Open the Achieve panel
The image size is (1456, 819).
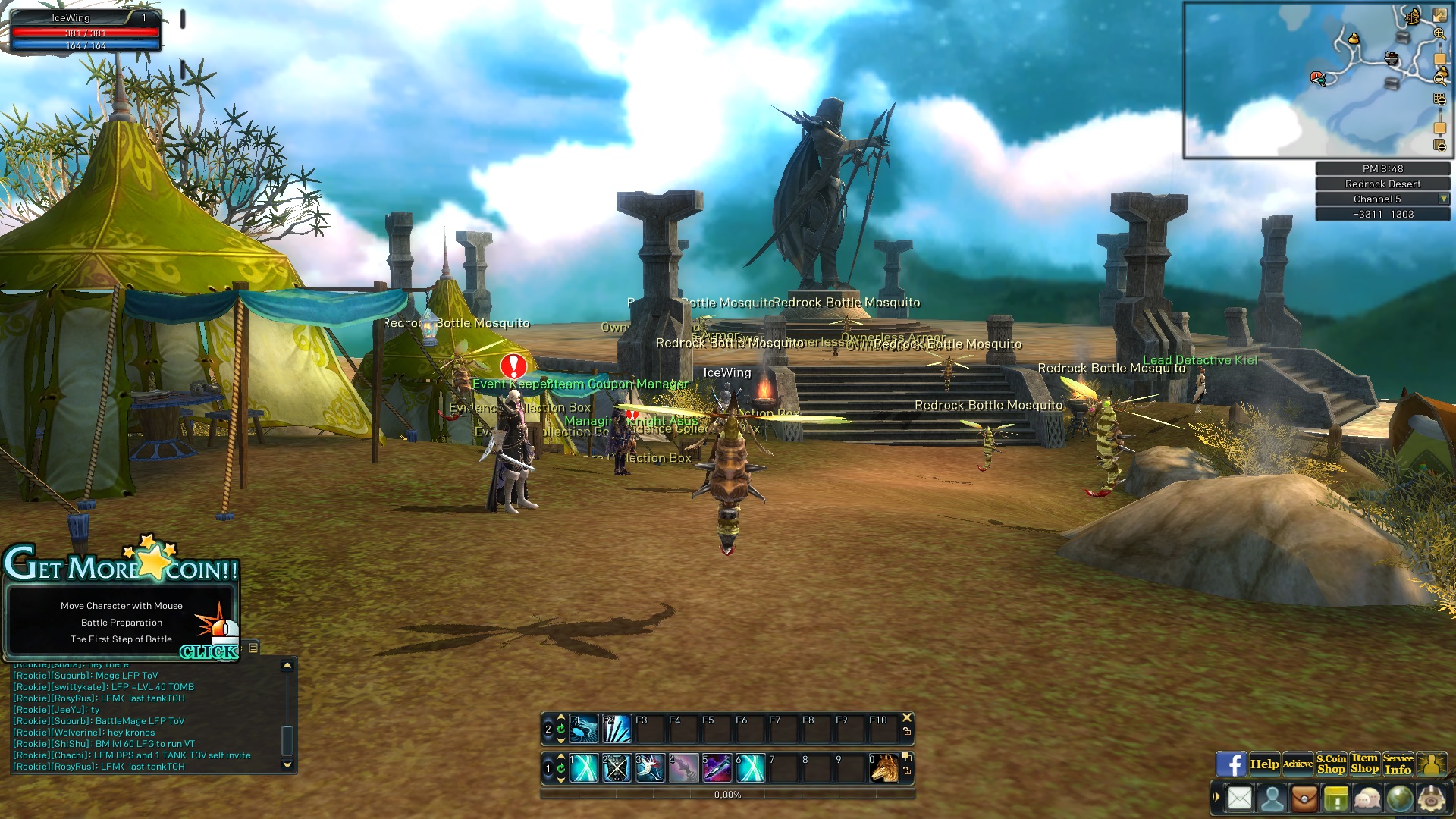tap(1298, 764)
